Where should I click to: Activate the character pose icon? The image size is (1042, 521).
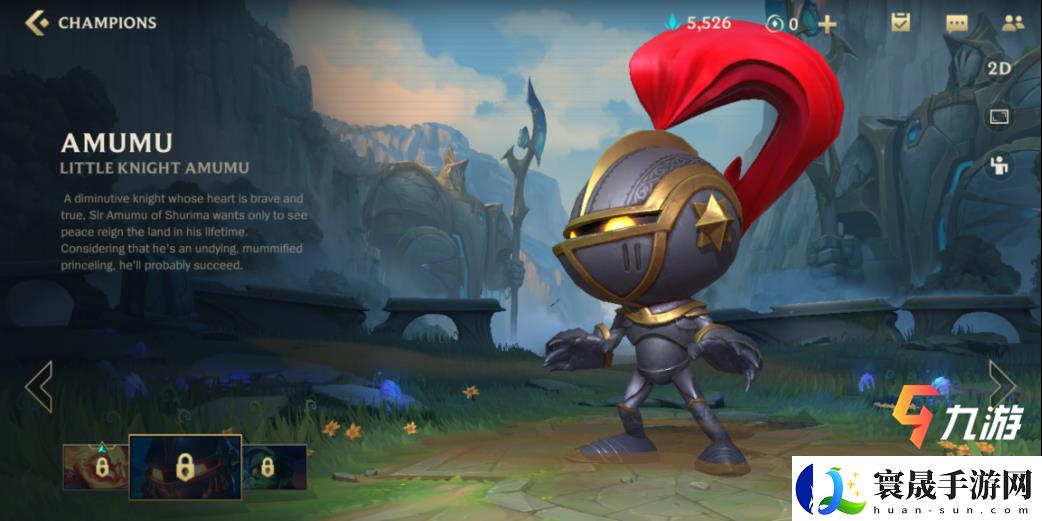pyautogui.click(x=998, y=166)
